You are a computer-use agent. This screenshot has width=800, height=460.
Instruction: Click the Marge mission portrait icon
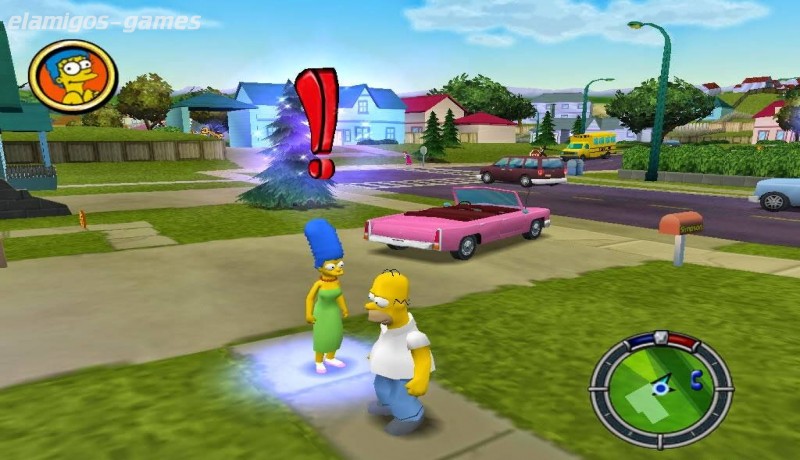(x=73, y=76)
